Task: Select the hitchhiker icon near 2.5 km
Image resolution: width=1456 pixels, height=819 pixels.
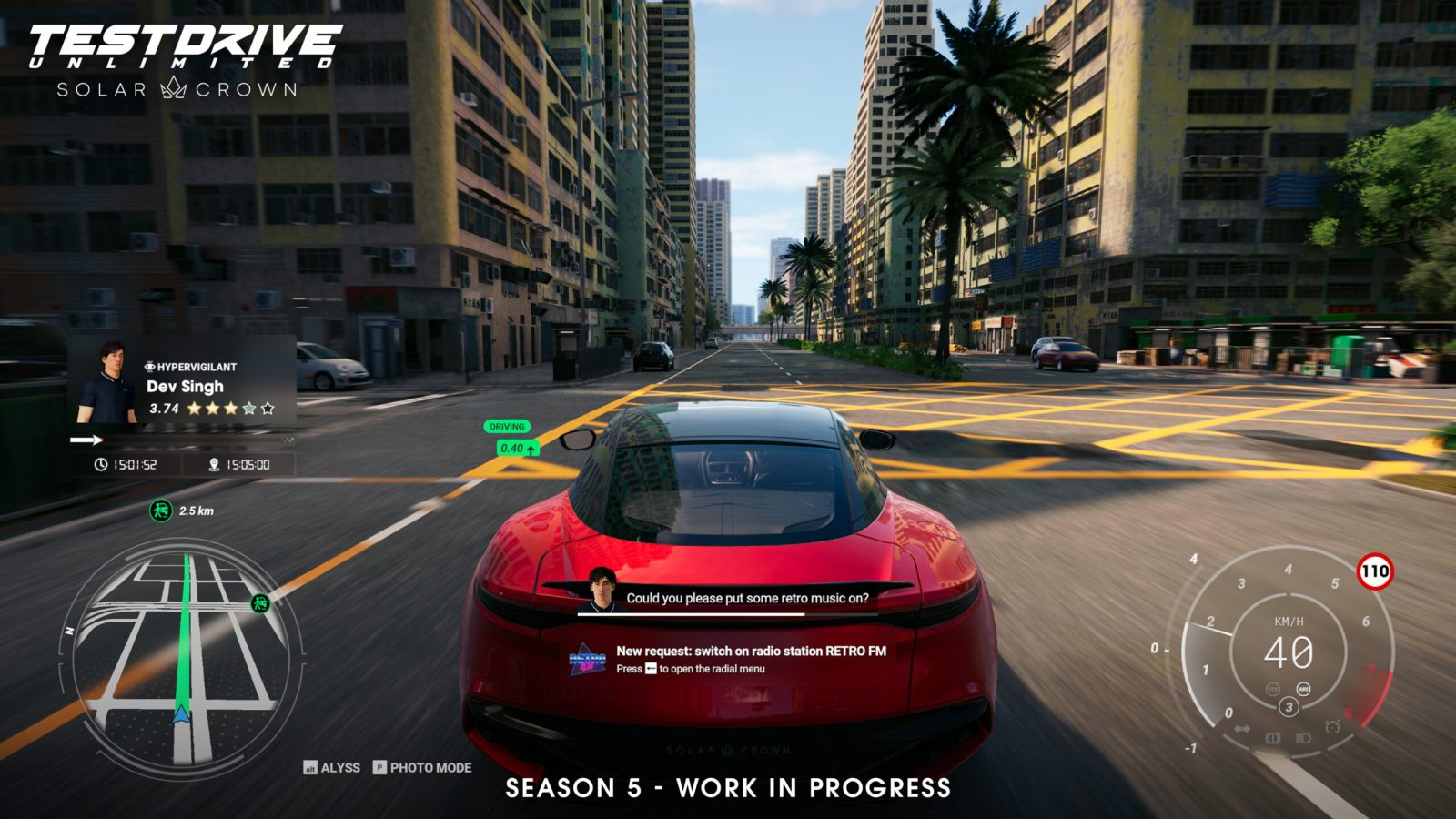Action: coord(159,511)
